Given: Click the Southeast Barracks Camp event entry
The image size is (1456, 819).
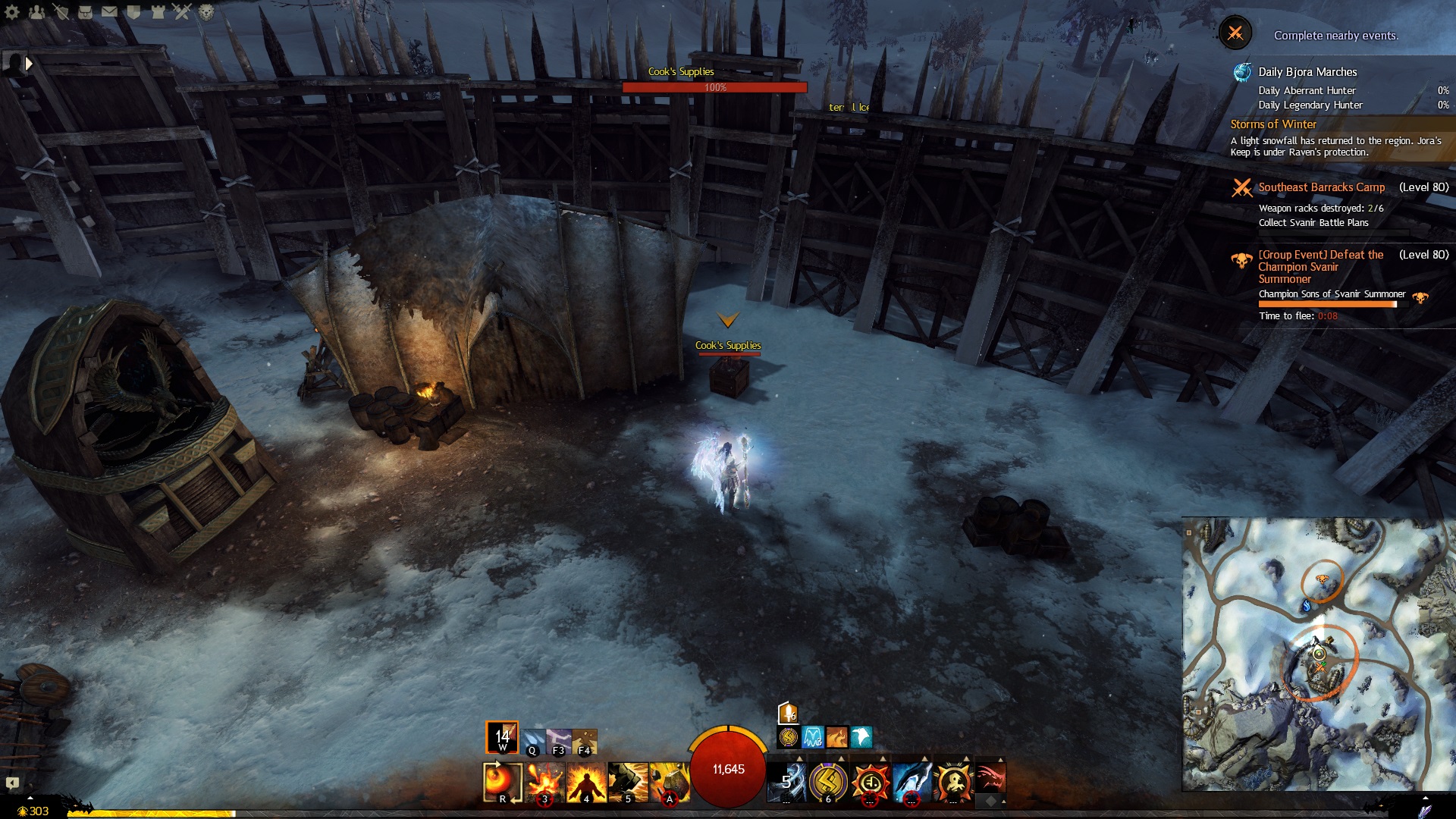Looking at the screenshot, I should coord(1321,187).
